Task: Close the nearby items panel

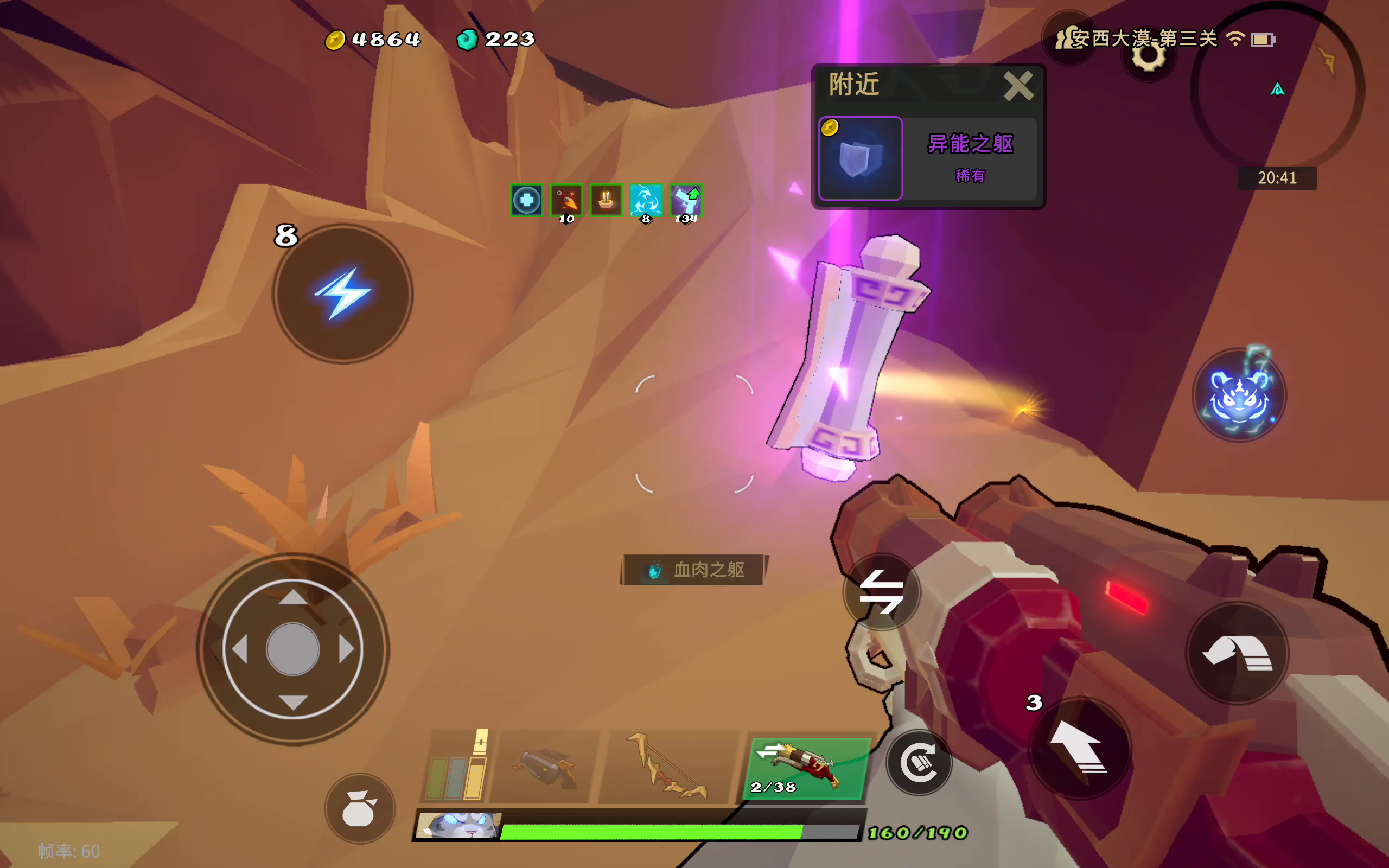Action: click(1018, 86)
